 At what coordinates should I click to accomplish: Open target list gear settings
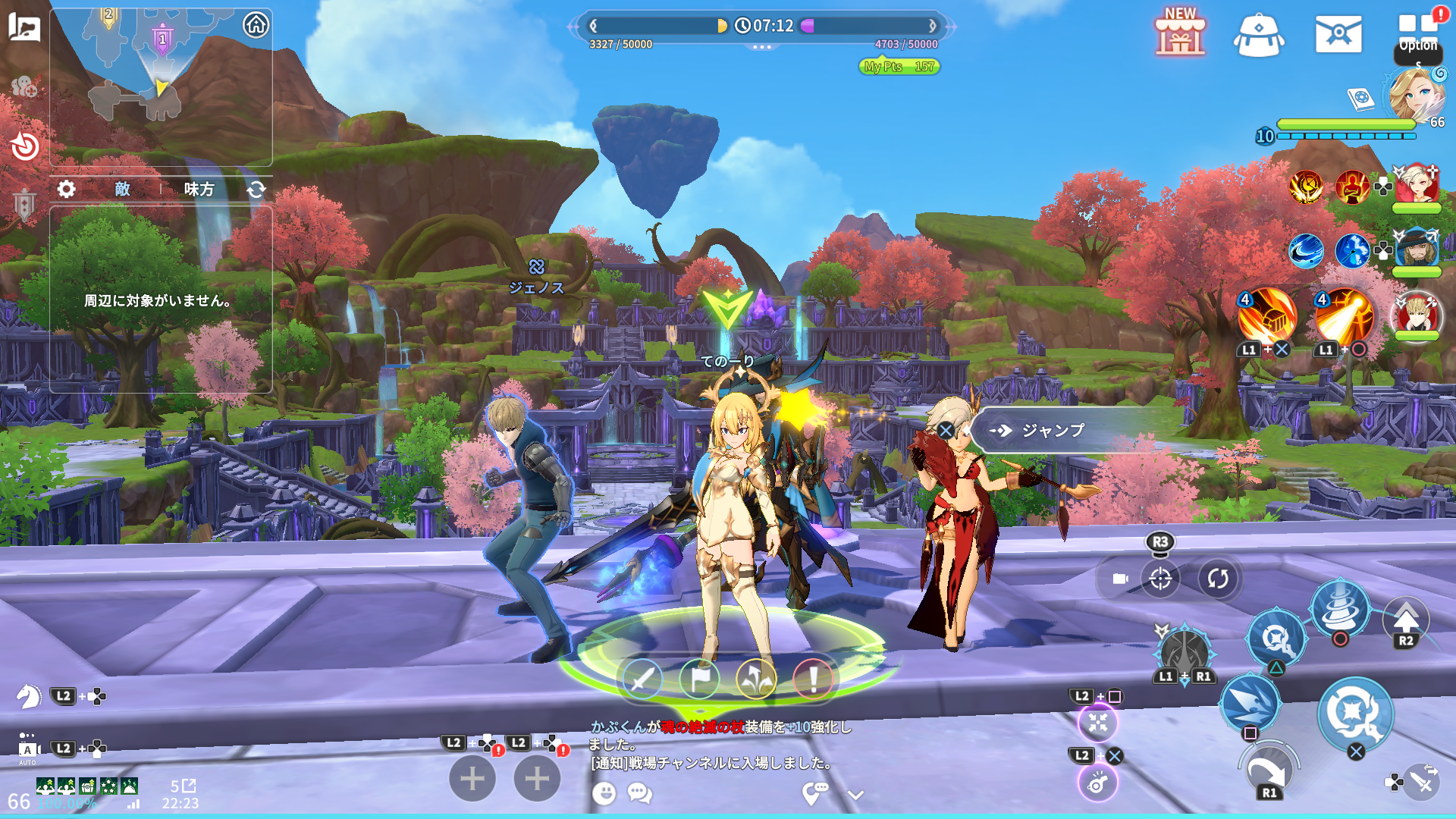click(67, 189)
